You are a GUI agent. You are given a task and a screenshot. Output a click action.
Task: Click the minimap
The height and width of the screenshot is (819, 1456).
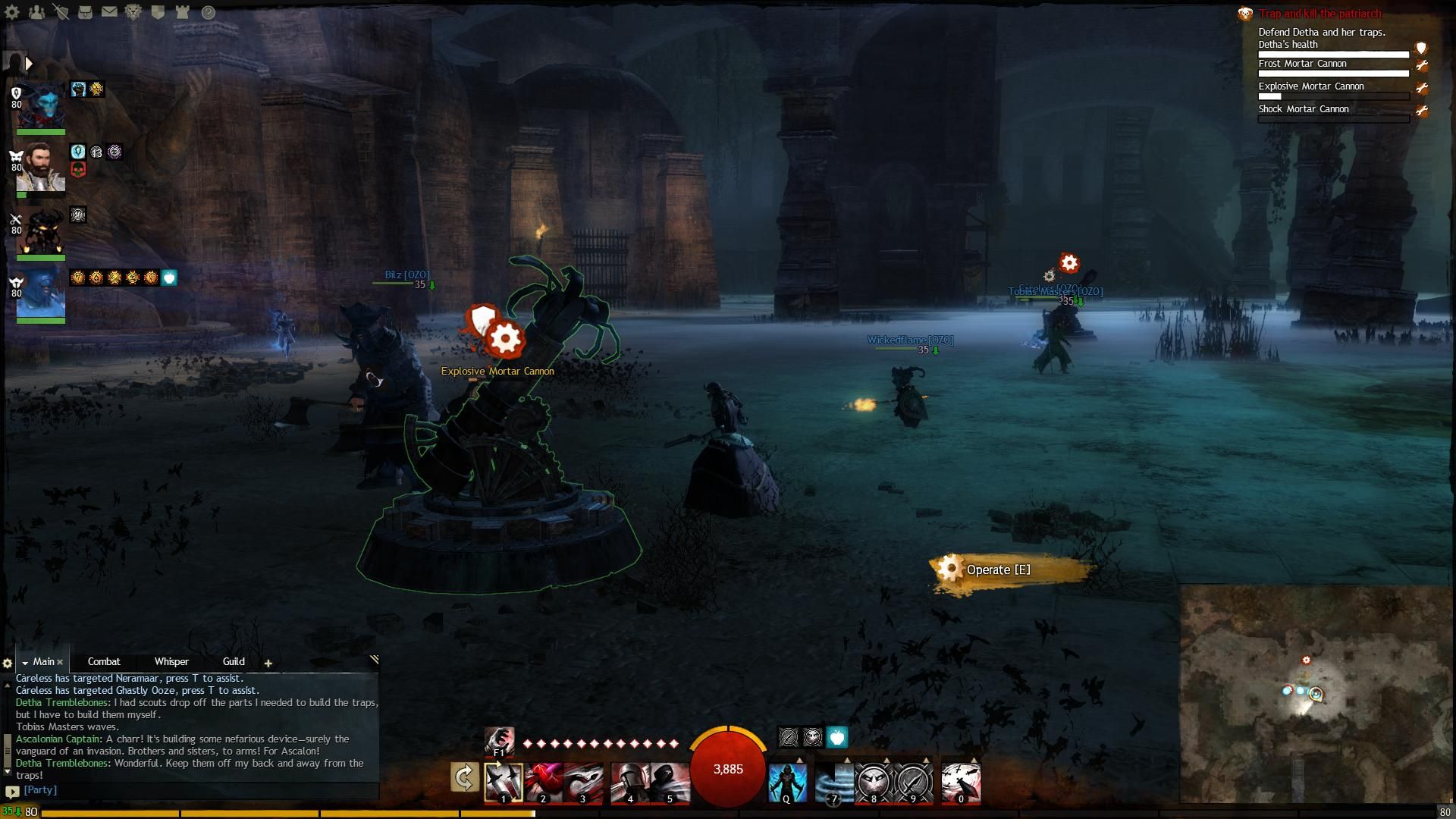(1316, 694)
